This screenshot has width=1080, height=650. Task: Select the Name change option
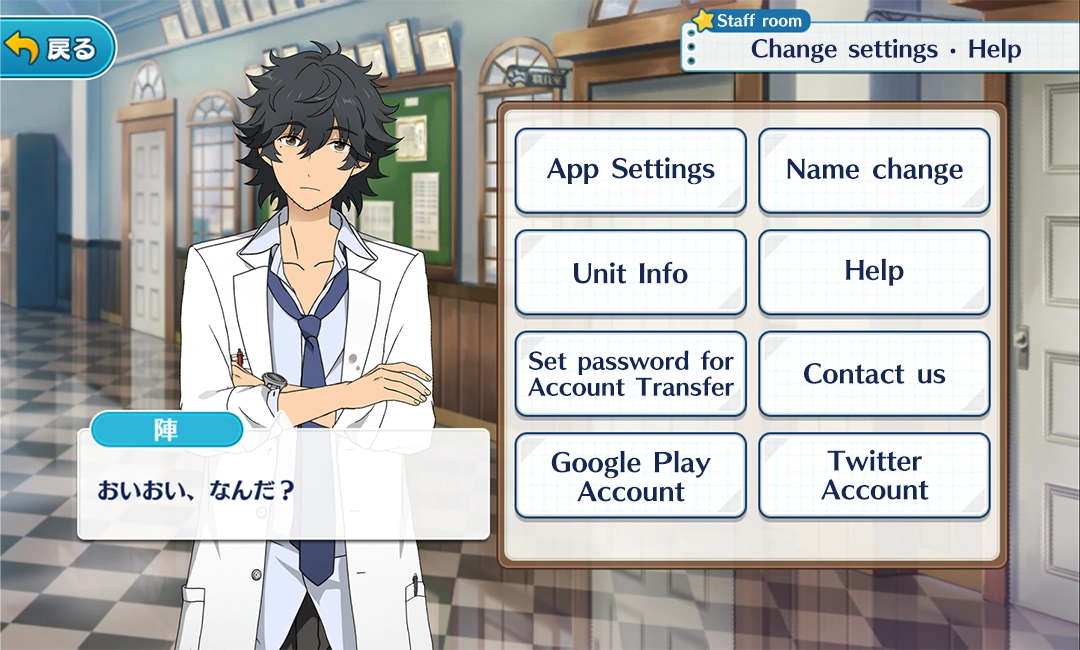click(874, 170)
